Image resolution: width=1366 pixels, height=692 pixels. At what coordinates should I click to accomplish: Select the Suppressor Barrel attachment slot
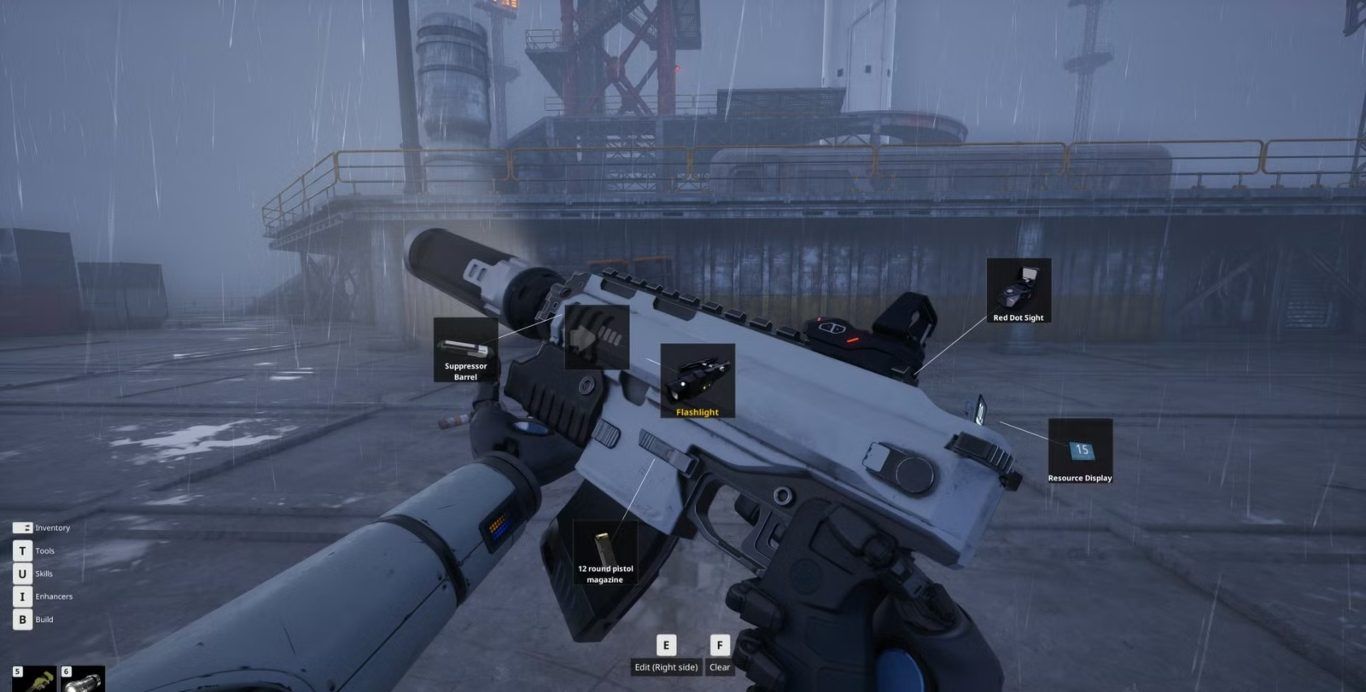466,351
